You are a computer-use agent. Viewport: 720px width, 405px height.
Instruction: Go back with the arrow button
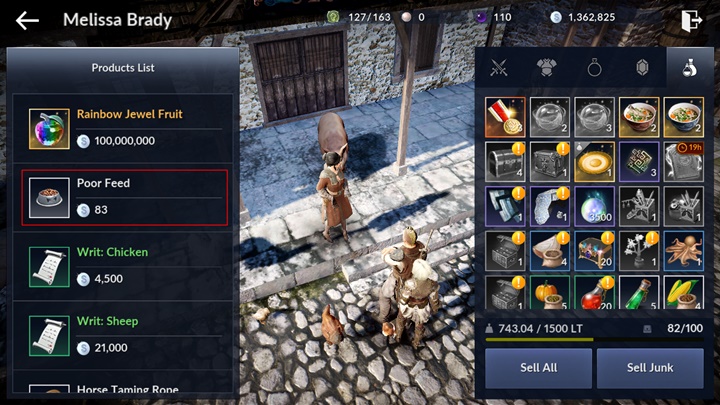click(27, 20)
